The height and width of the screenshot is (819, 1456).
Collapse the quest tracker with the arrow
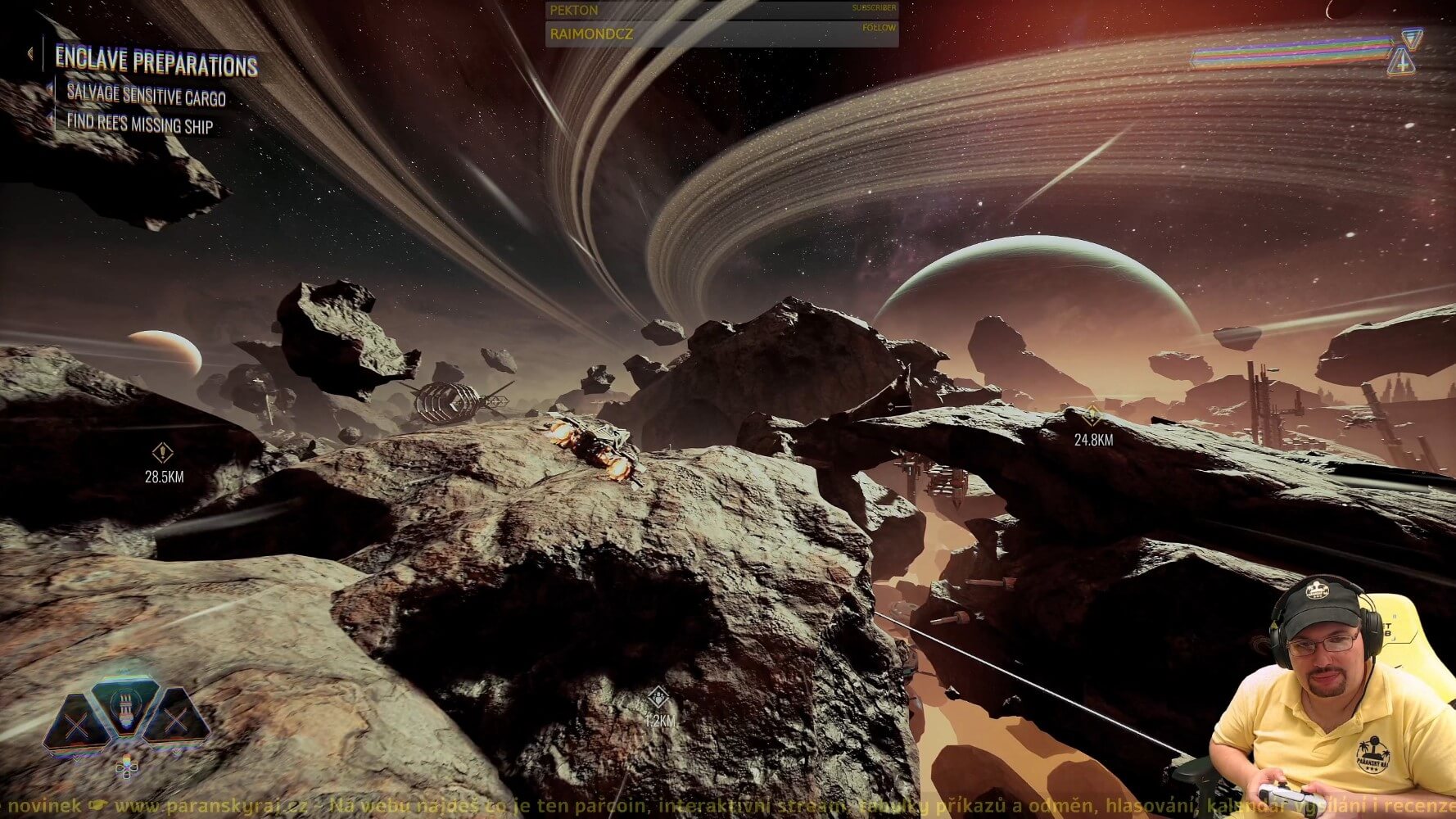click(29, 54)
